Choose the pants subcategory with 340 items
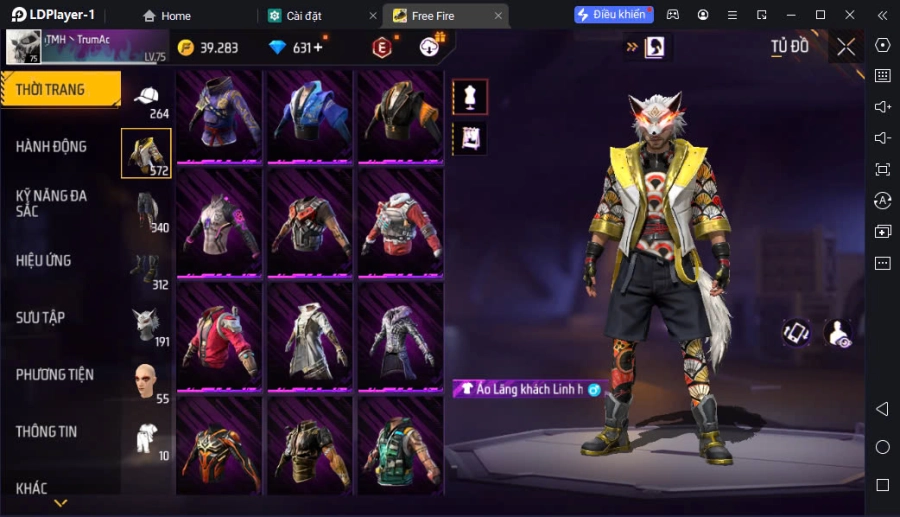The width and height of the screenshot is (900, 517). [147, 211]
